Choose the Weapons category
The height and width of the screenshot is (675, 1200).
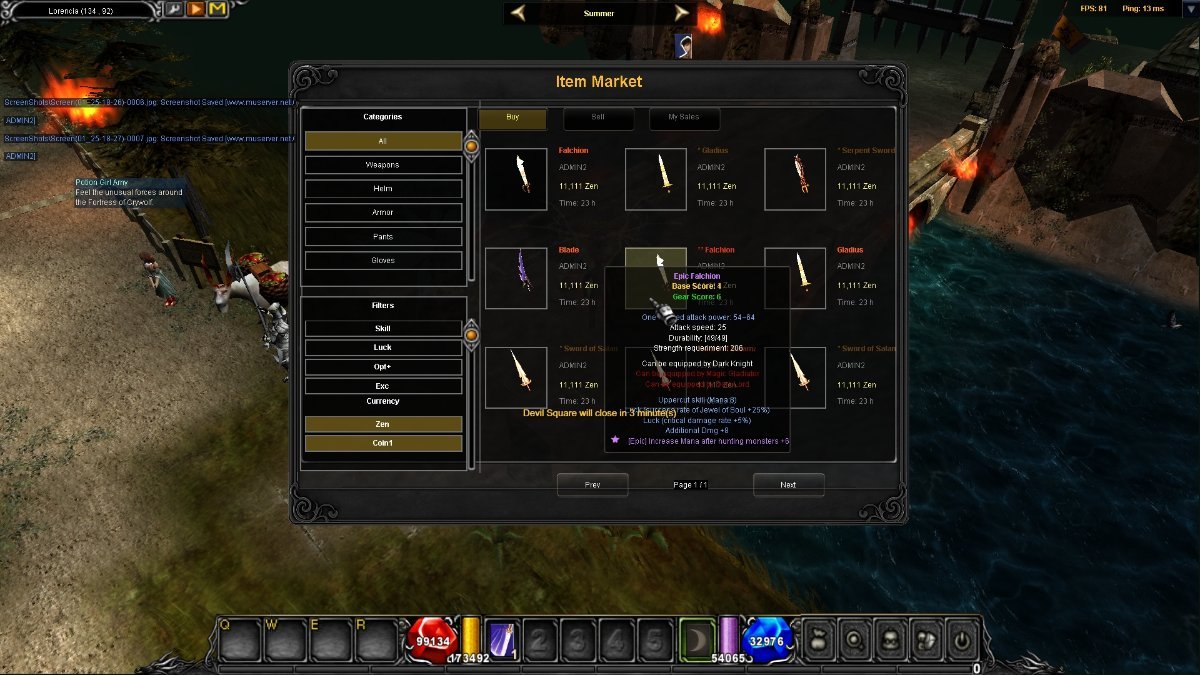coord(383,165)
